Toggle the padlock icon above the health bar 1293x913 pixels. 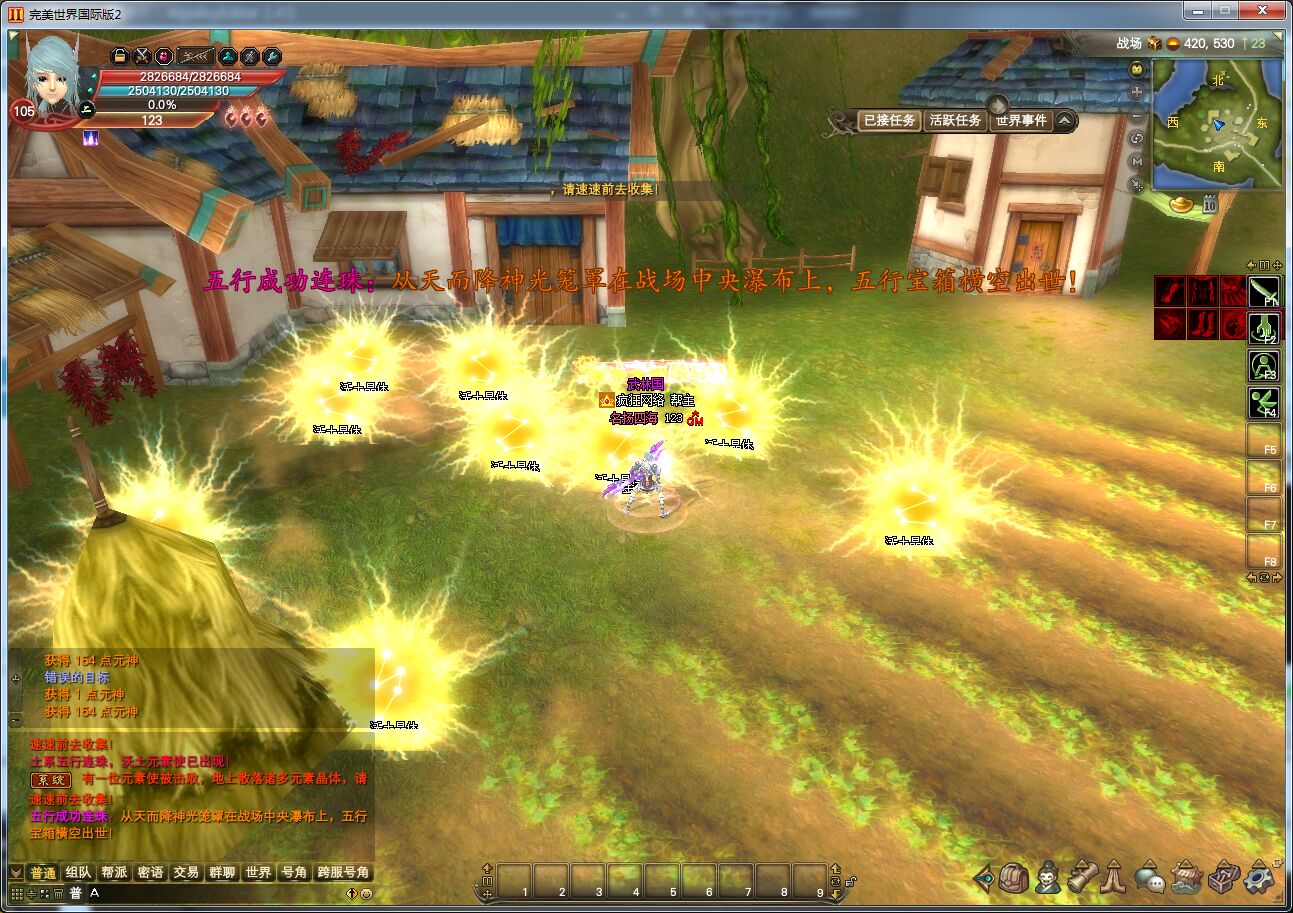click(x=119, y=56)
